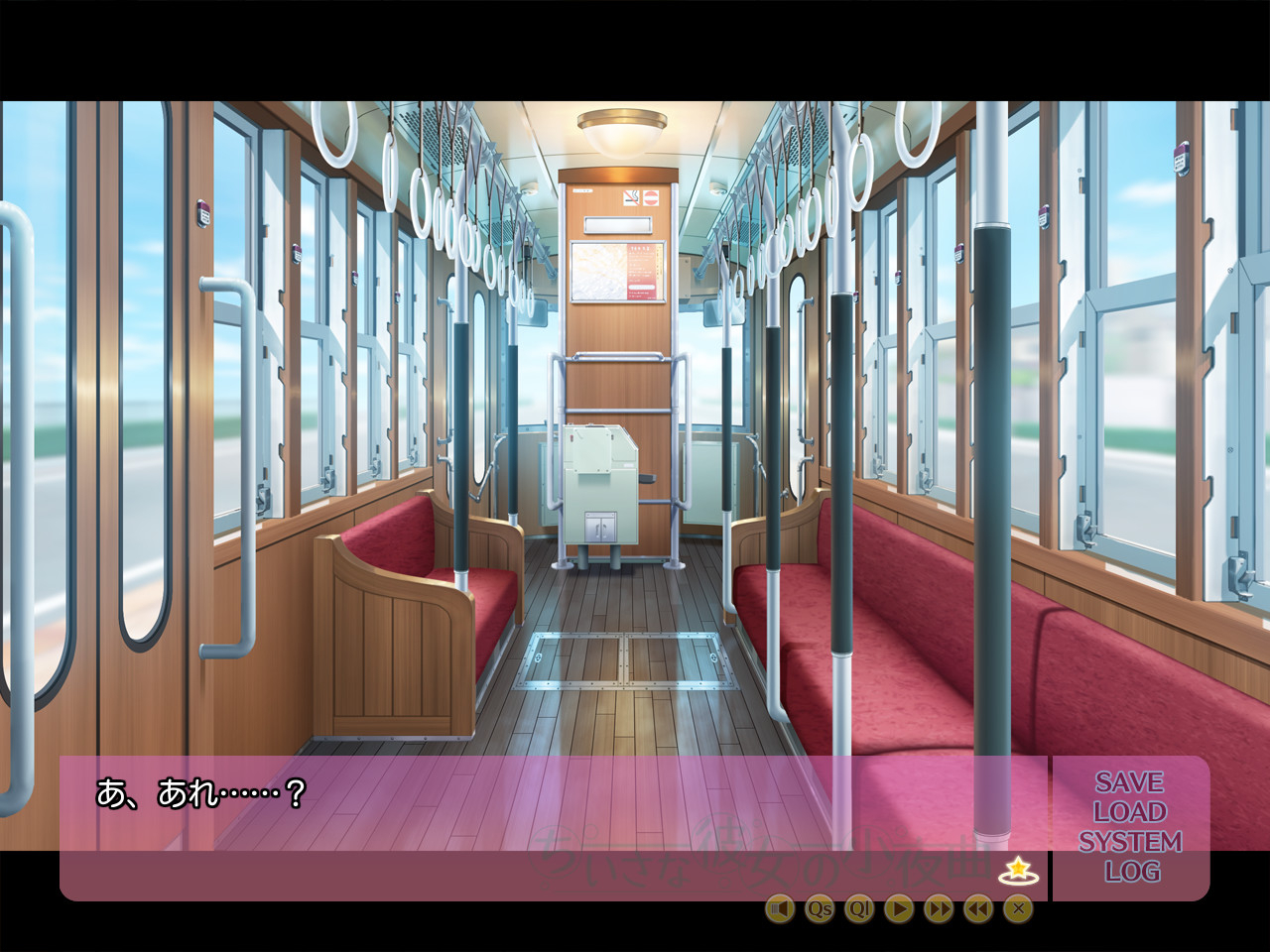The width and height of the screenshot is (1270, 952).
Task: Show the message LOG
Action: tap(1131, 872)
